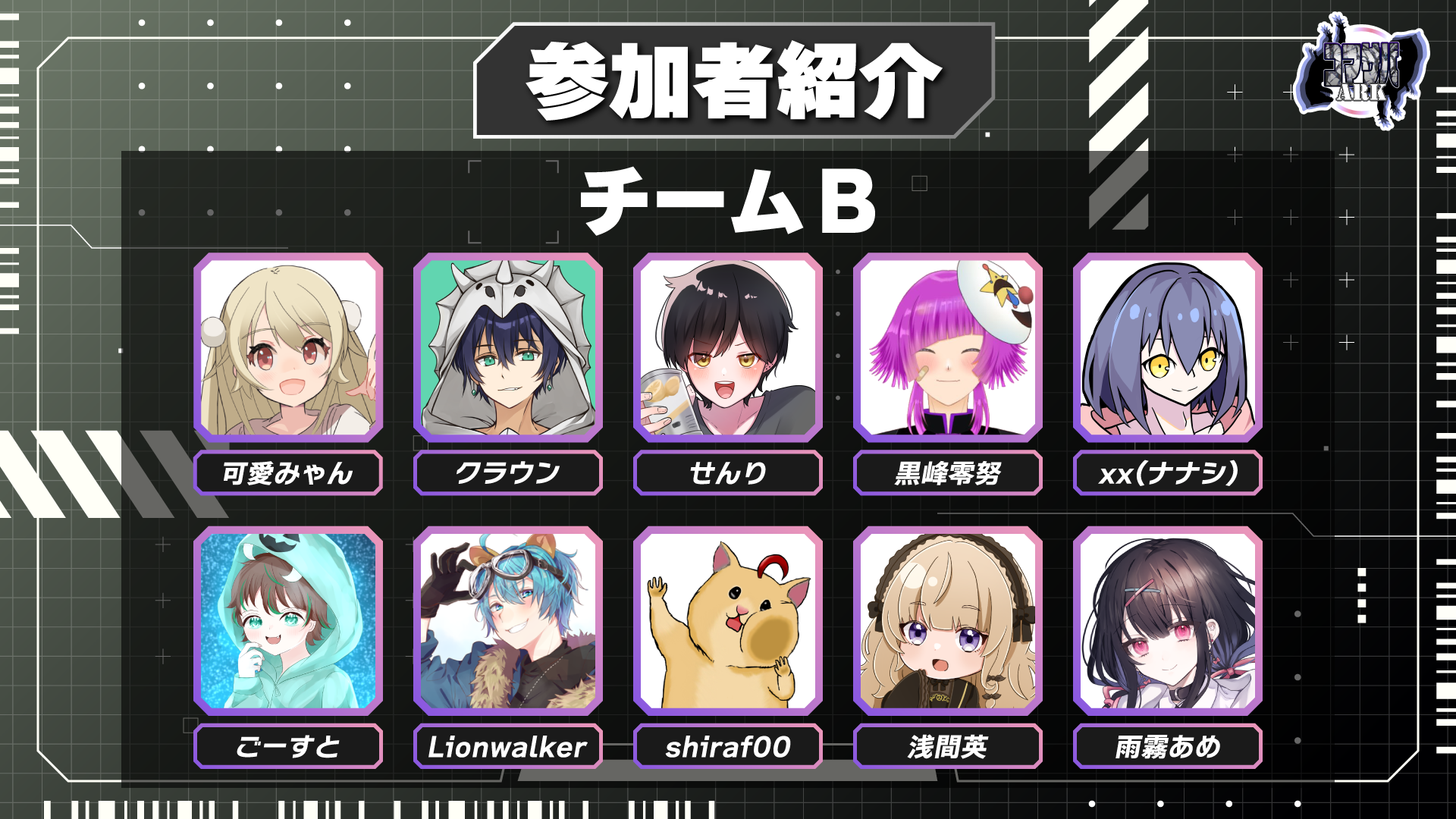This screenshot has height=819, width=1456.
Task: Open 黒峰零努's portrait tile
Action: [x=948, y=347]
